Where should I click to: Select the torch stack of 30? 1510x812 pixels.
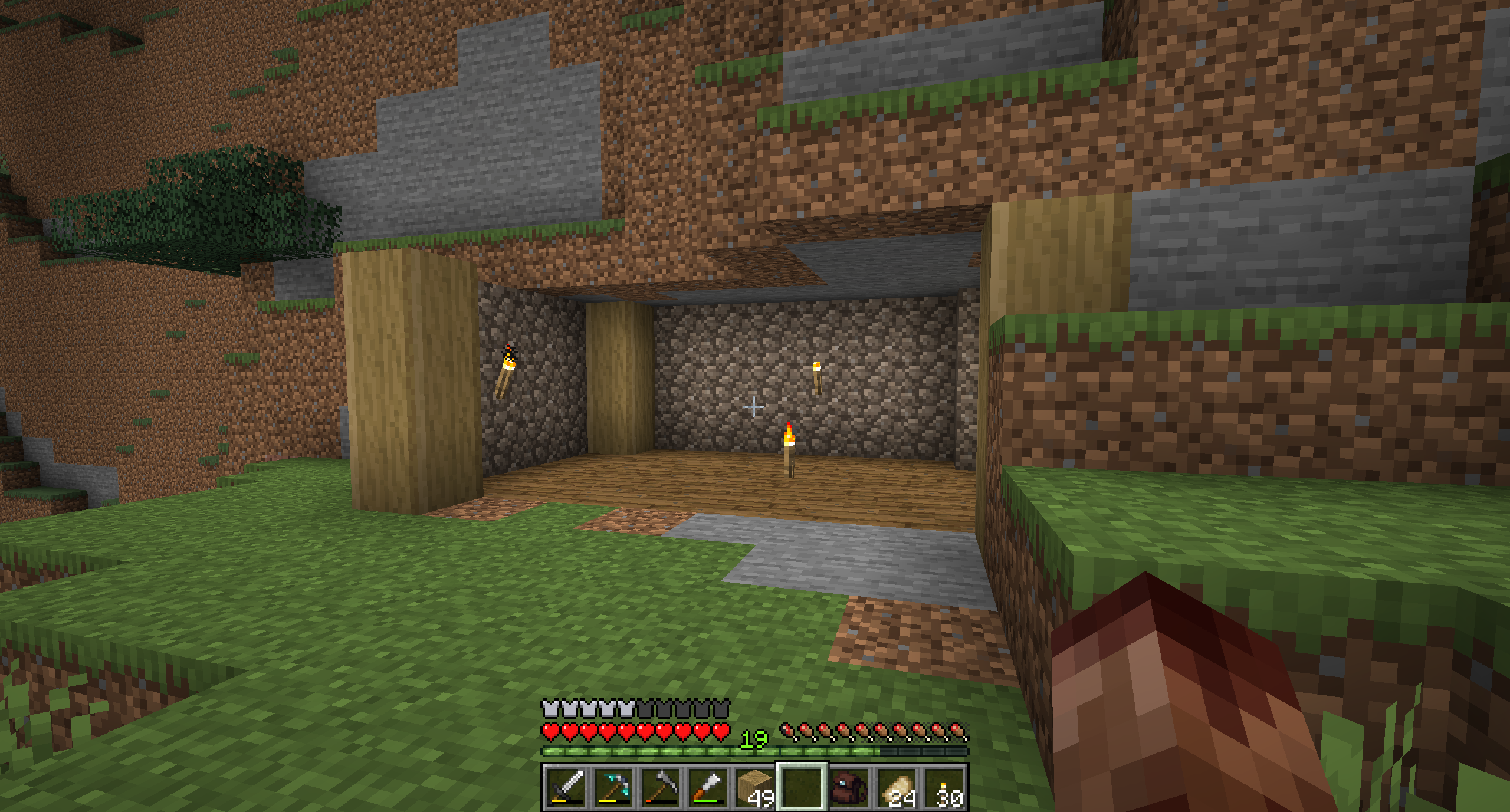[x=944, y=788]
